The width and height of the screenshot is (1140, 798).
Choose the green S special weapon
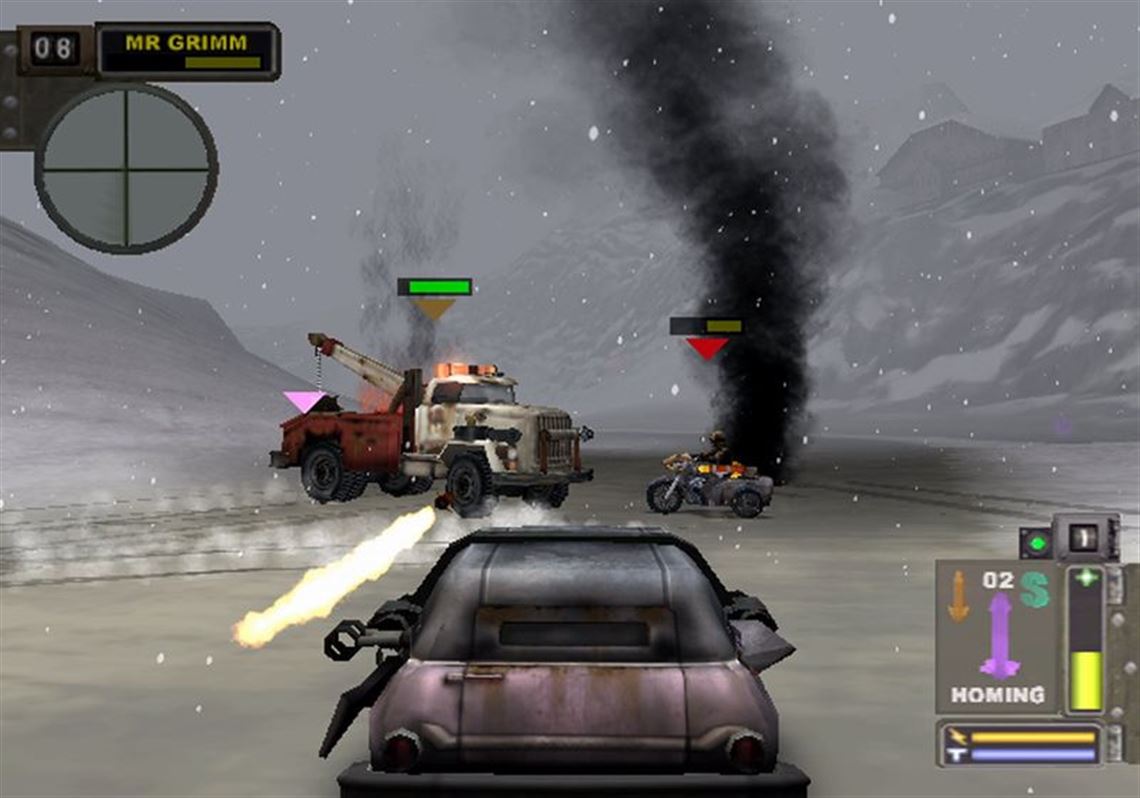(1034, 591)
